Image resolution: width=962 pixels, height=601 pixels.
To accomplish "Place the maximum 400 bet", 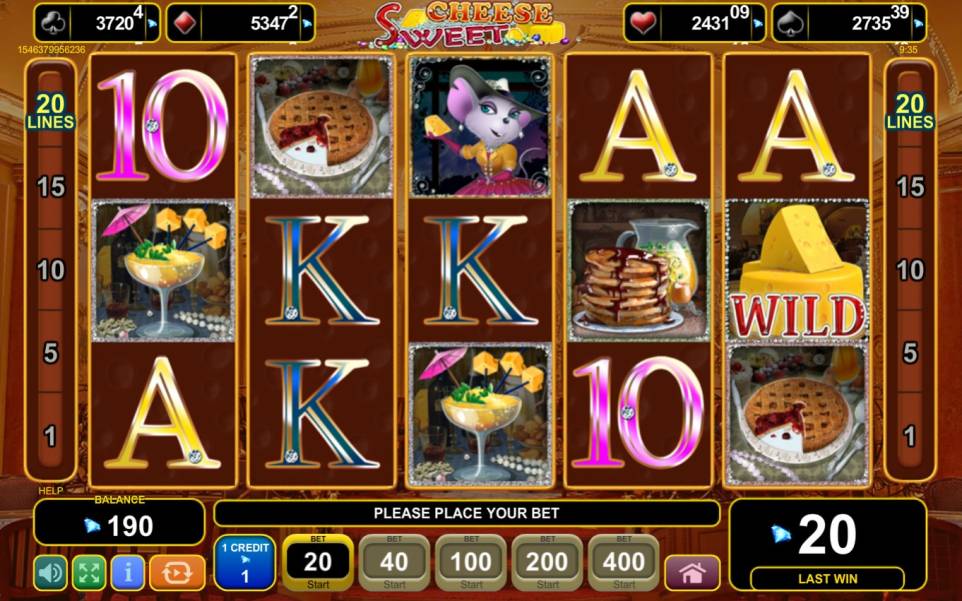I will pos(623,563).
